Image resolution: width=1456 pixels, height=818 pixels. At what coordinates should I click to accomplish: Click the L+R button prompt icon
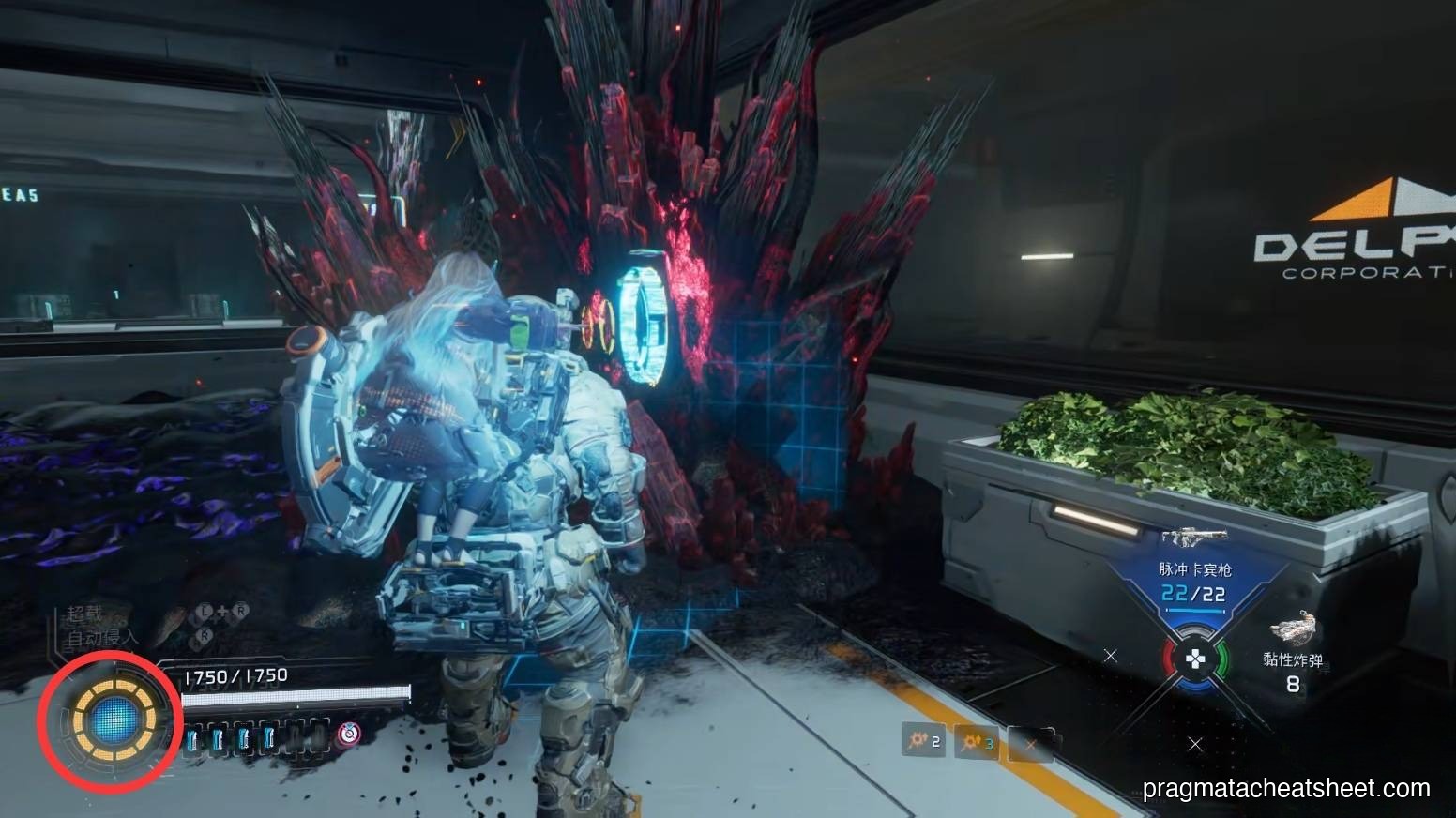pos(222,611)
